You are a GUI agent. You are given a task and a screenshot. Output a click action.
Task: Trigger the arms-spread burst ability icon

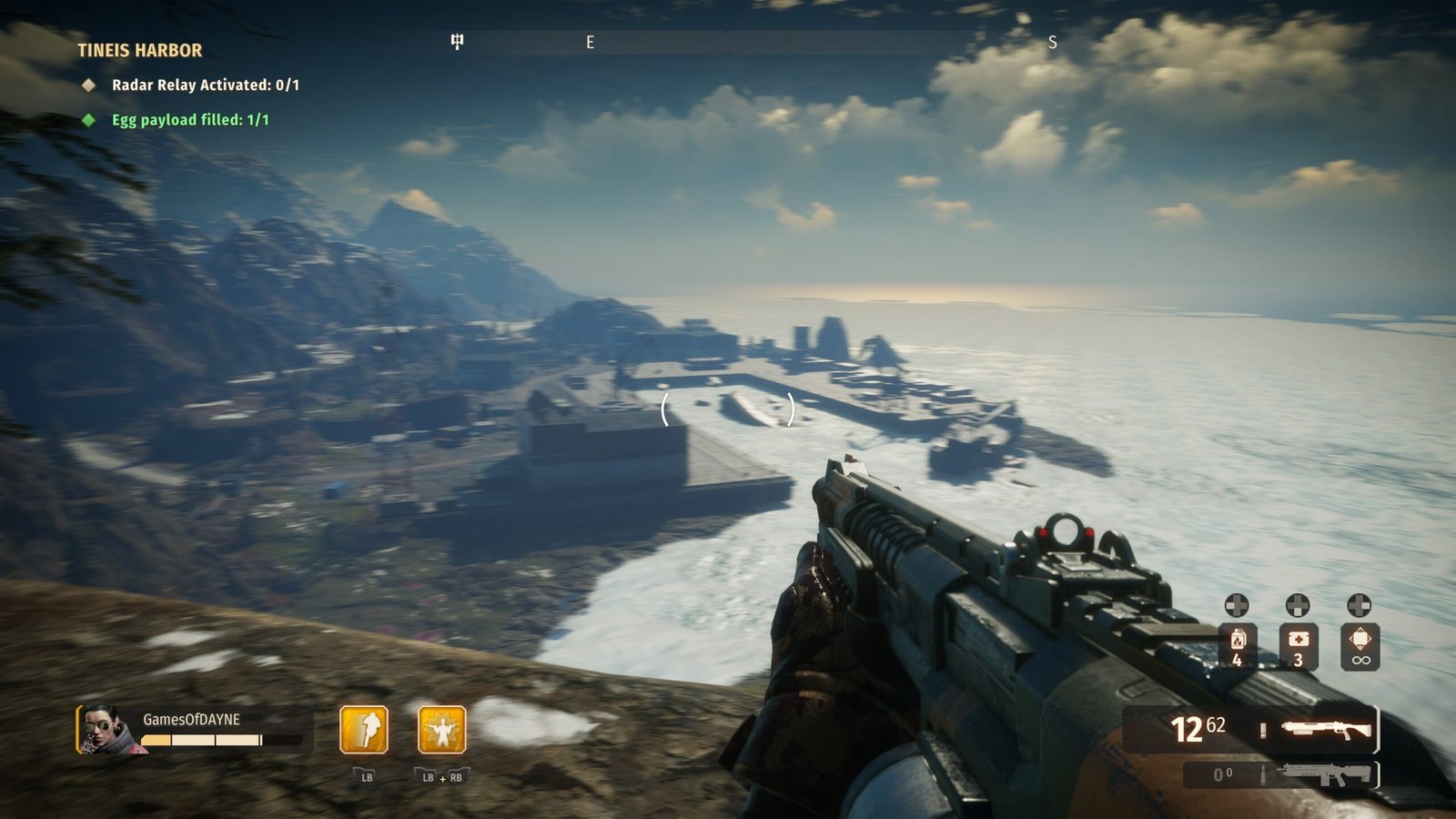442,730
